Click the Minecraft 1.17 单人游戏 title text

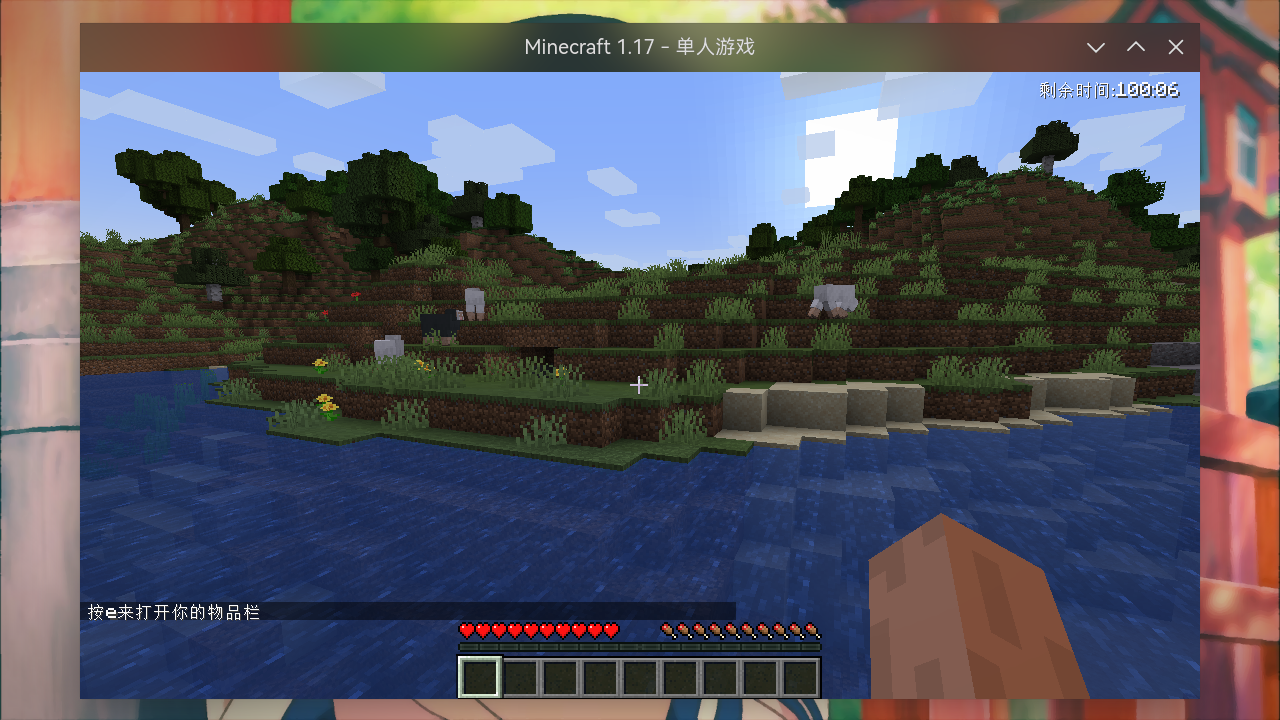tap(640, 47)
